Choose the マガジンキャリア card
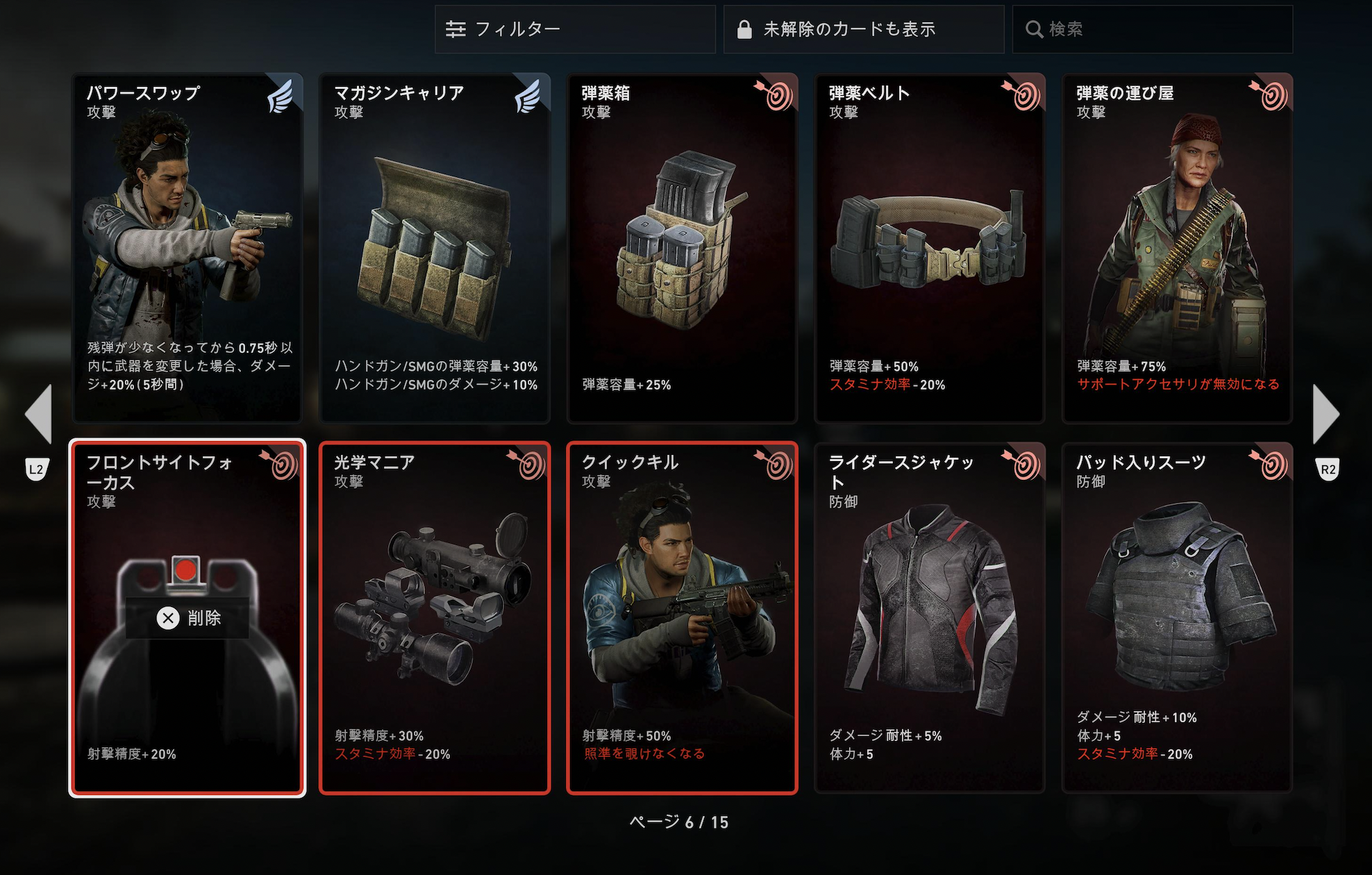 pyautogui.click(x=435, y=248)
